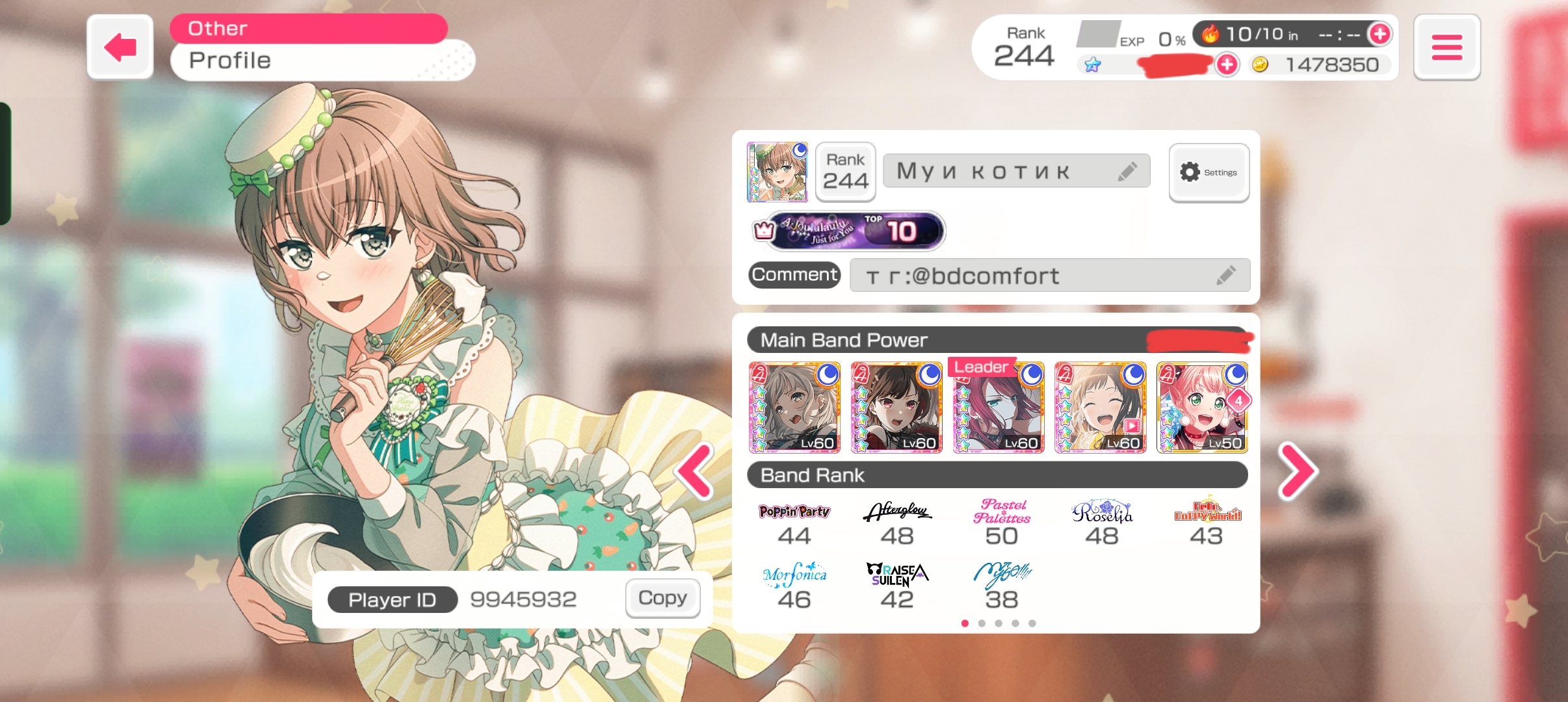Select the laughing brown-haired Lv60 member card
Image resolution: width=1568 pixels, height=702 pixels.
pos(1100,408)
